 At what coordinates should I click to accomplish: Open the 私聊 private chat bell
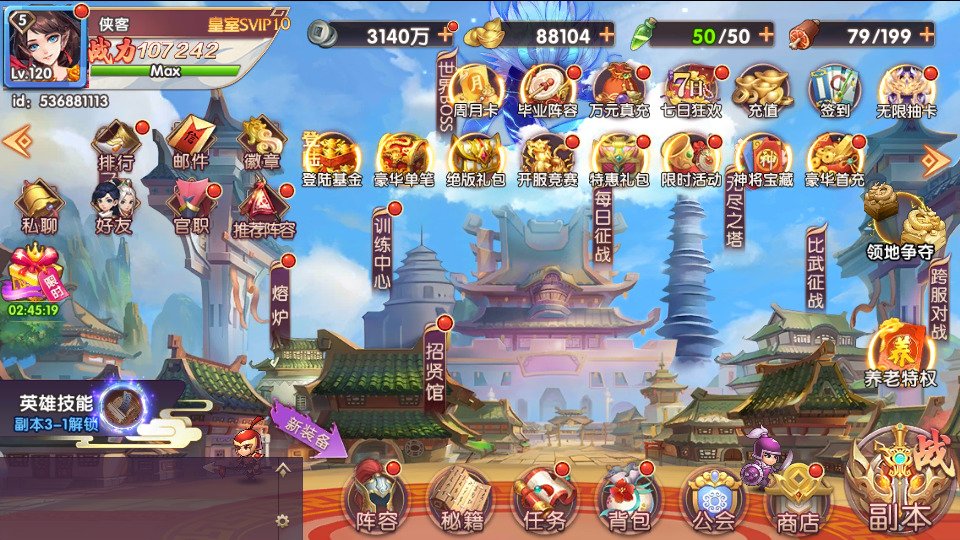pyautogui.click(x=39, y=207)
